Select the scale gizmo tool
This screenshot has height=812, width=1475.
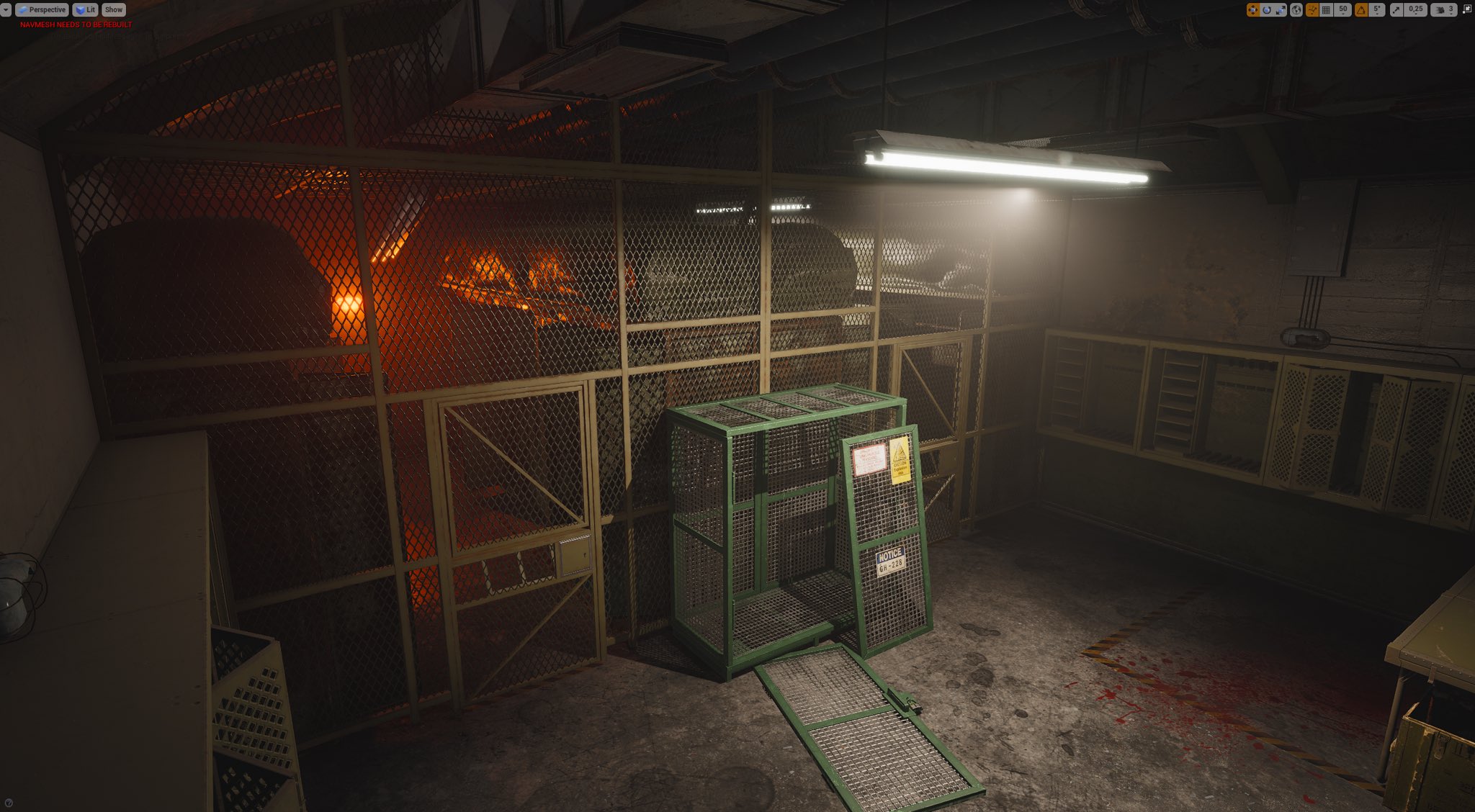pyautogui.click(x=1281, y=10)
